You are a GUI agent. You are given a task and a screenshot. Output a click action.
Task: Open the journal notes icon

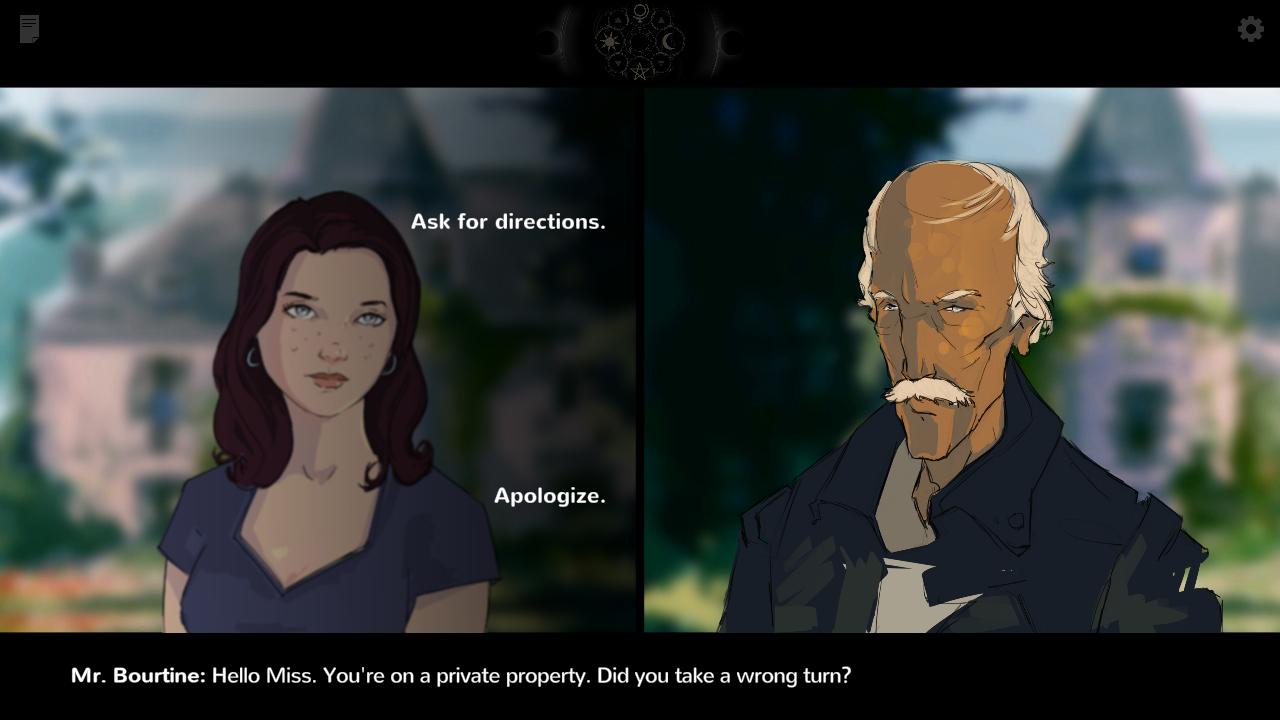click(x=28, y=29)
